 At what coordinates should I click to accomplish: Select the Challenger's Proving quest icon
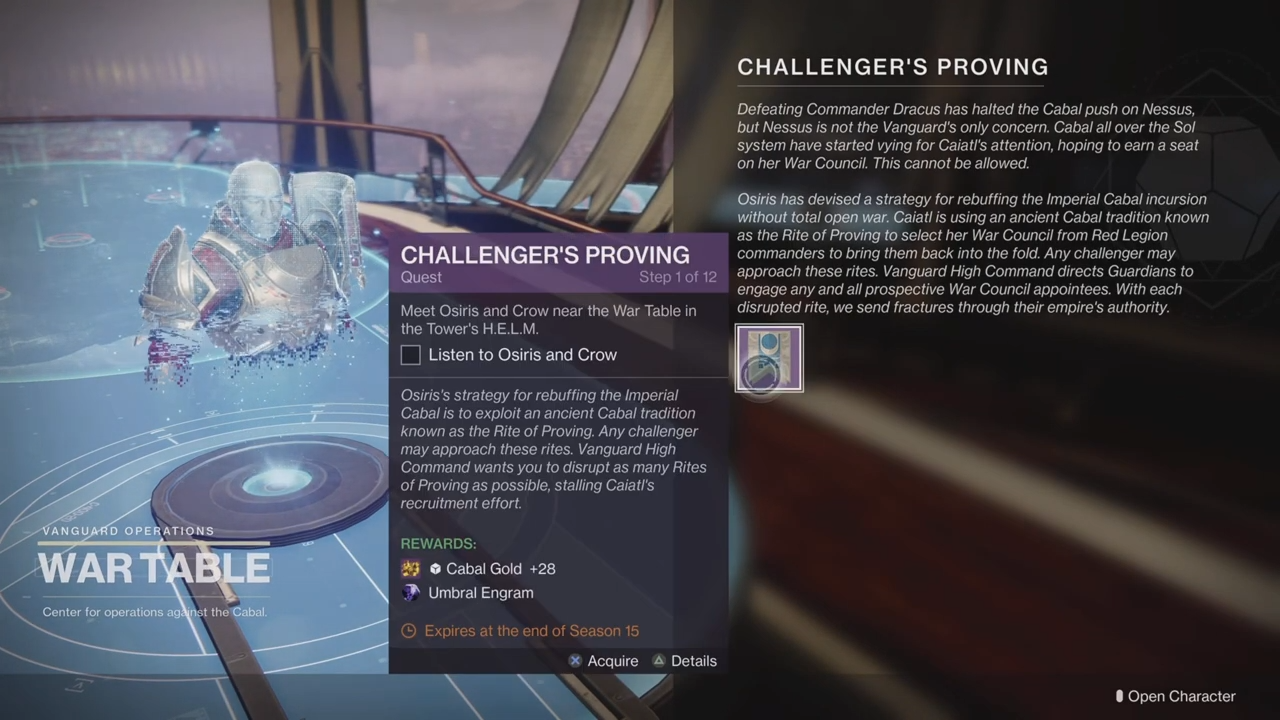[769, 358]
